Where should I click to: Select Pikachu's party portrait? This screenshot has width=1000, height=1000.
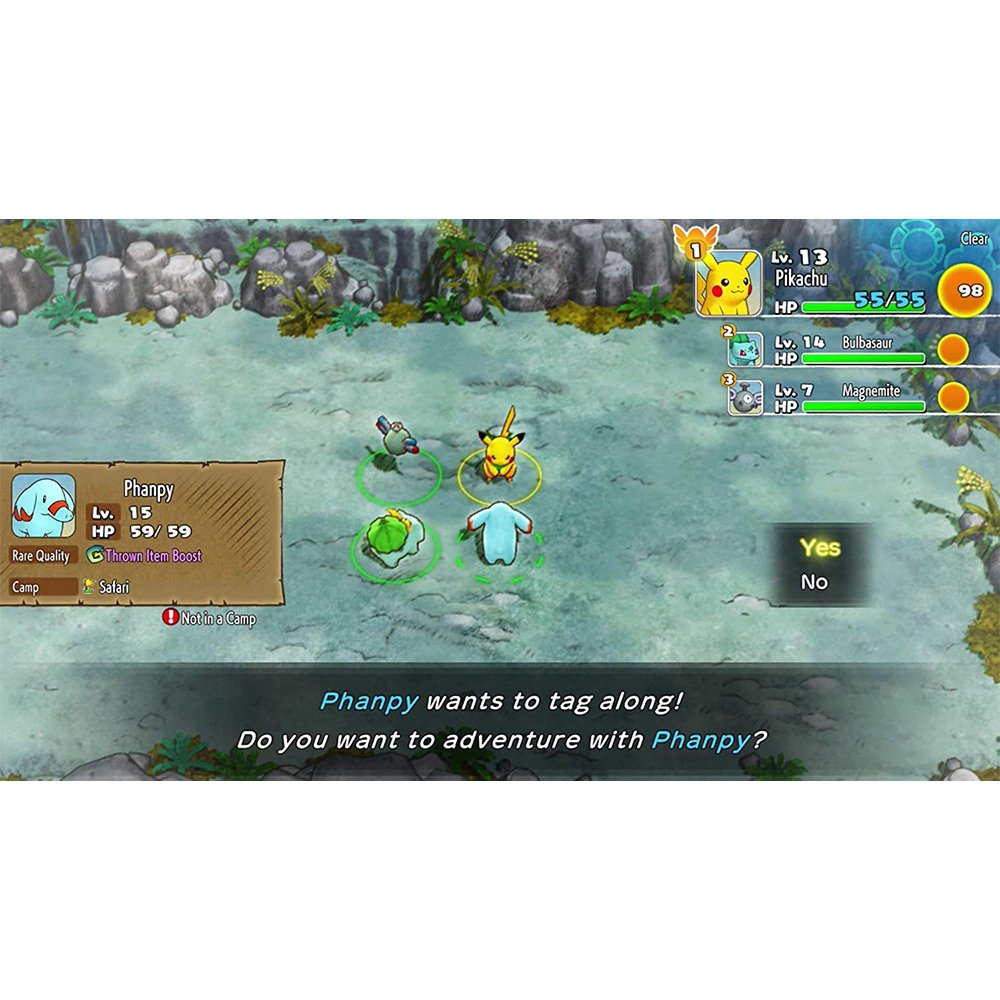click(727, 283)
